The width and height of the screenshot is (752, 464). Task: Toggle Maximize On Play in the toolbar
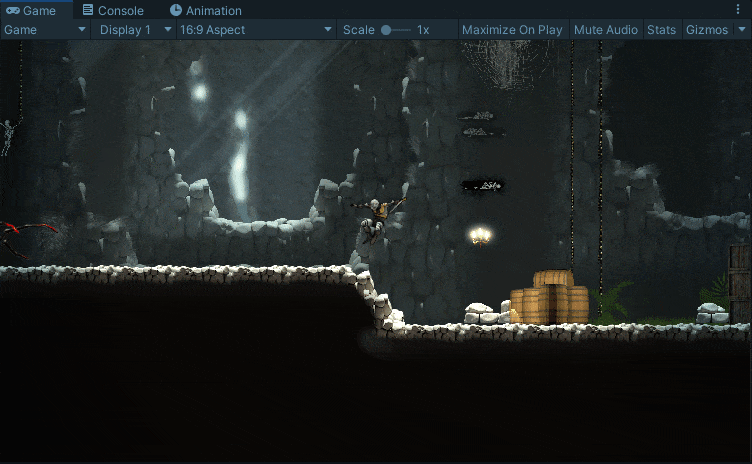[512, 30]
